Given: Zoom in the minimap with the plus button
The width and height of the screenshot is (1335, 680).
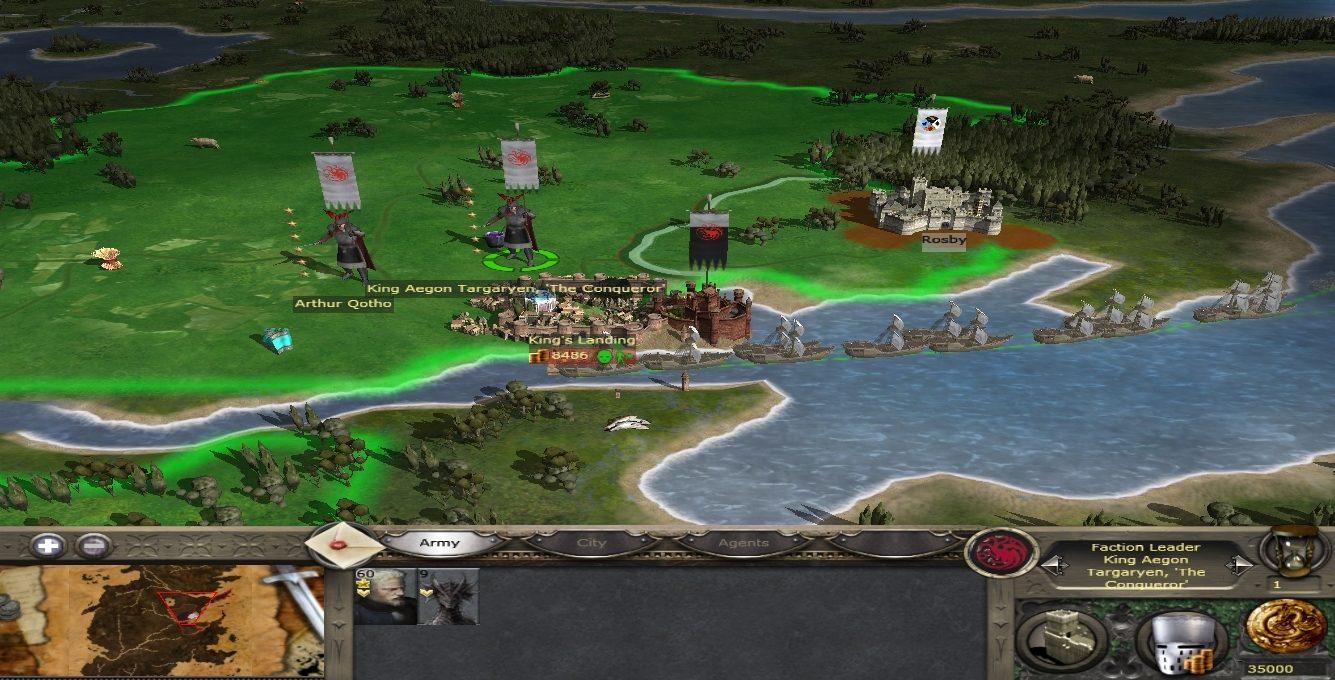Looking at the screenshot, I should pos(48,546).
